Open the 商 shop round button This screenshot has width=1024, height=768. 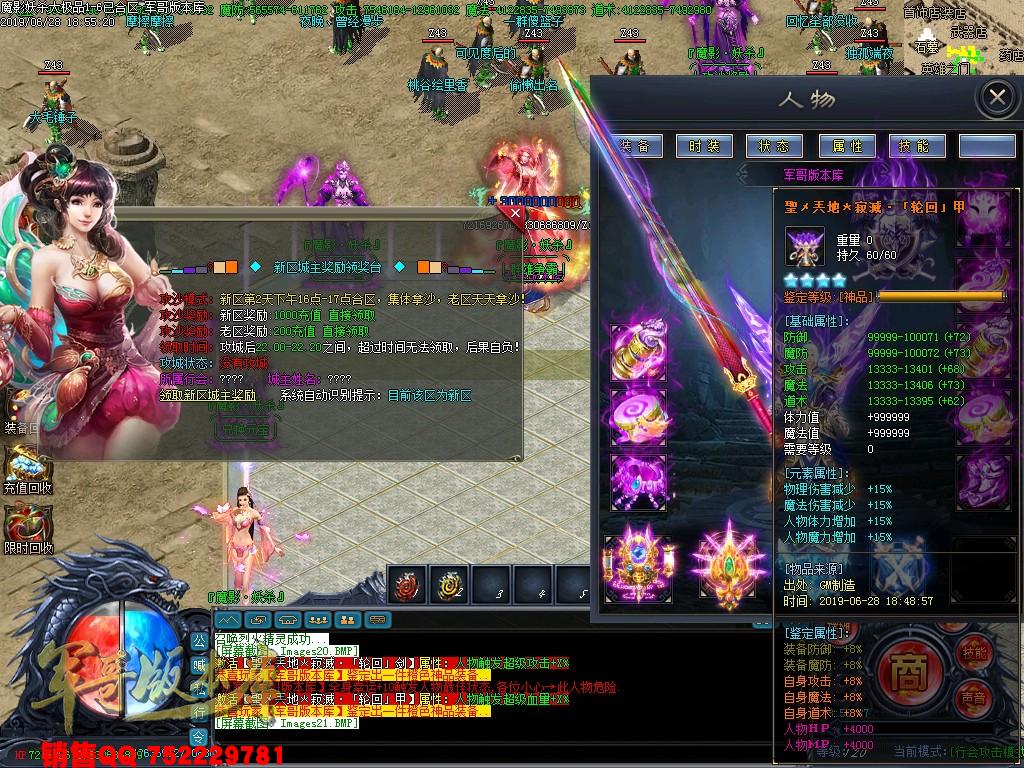pyautogui.click(x=907, y=667)
